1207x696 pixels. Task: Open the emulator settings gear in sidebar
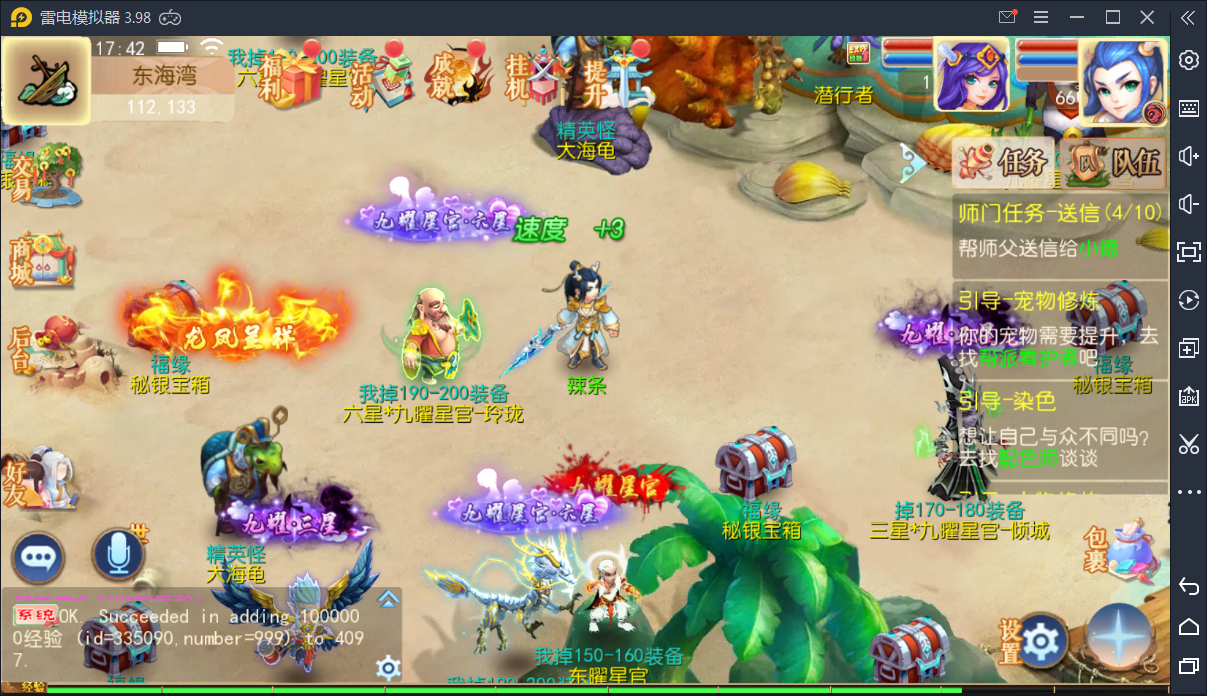click(1188, 60)
